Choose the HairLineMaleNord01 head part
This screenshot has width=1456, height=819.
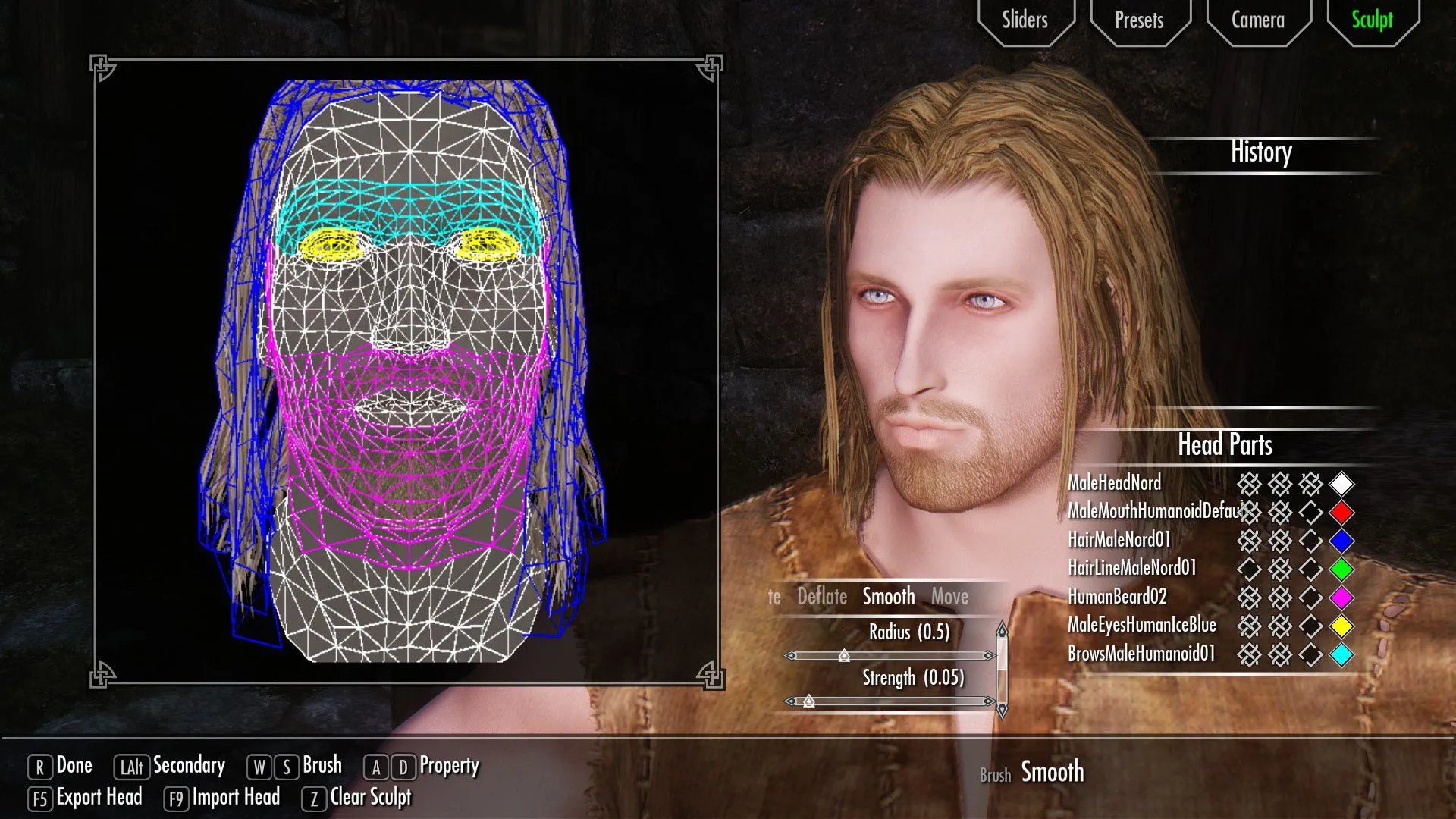1131,568
